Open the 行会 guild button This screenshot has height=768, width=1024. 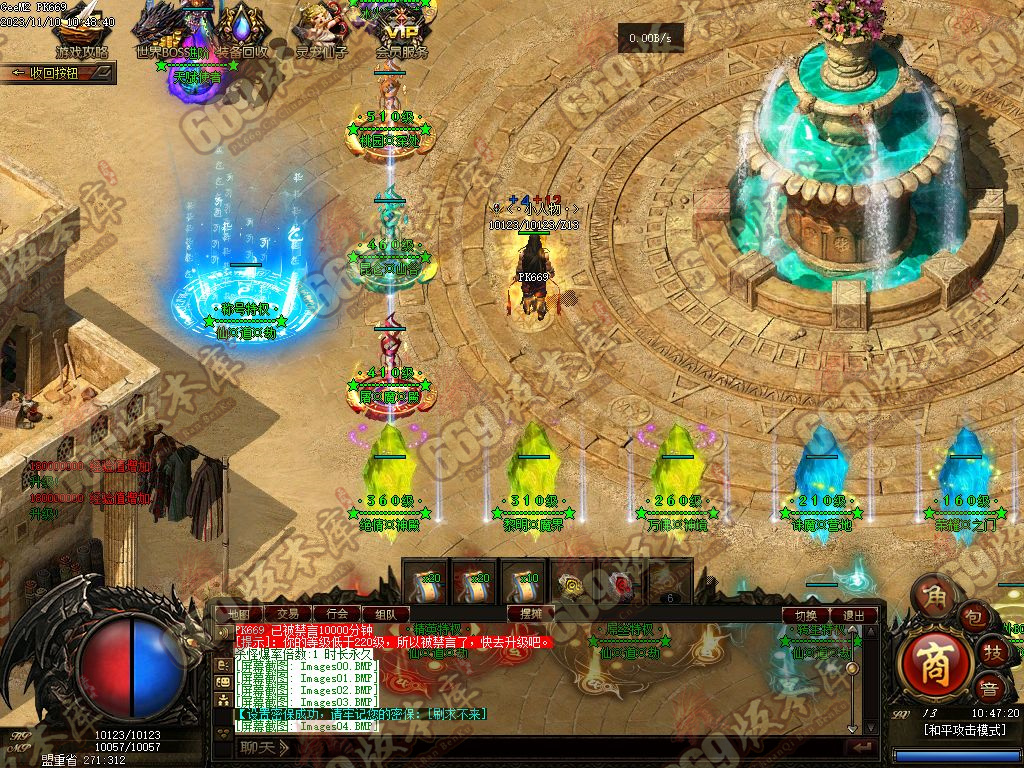[x=337, y=613]
